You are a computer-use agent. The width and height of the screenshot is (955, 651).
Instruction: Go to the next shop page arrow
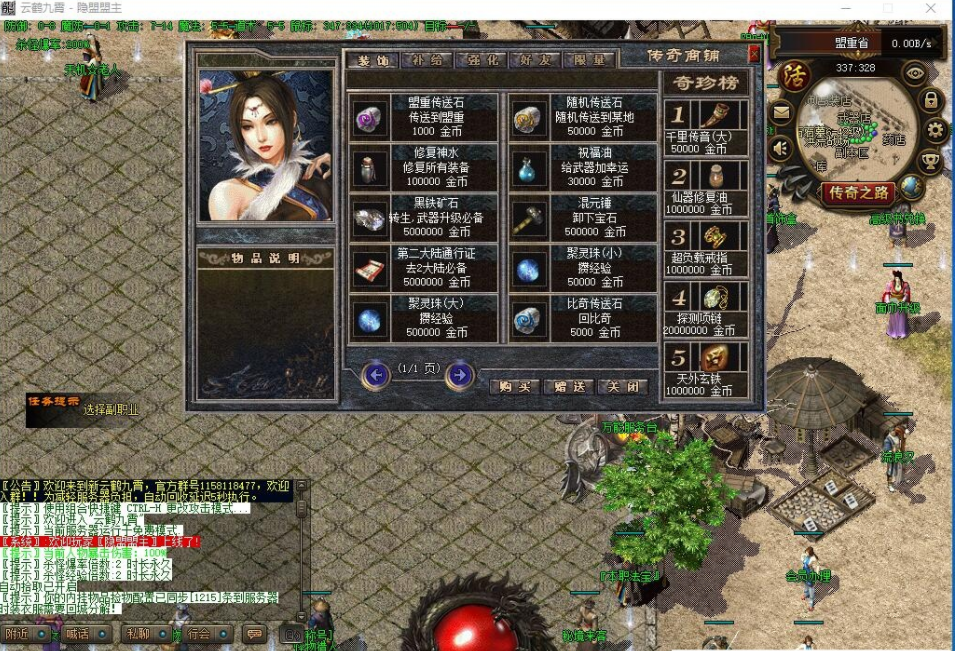(x=459, y=375)
